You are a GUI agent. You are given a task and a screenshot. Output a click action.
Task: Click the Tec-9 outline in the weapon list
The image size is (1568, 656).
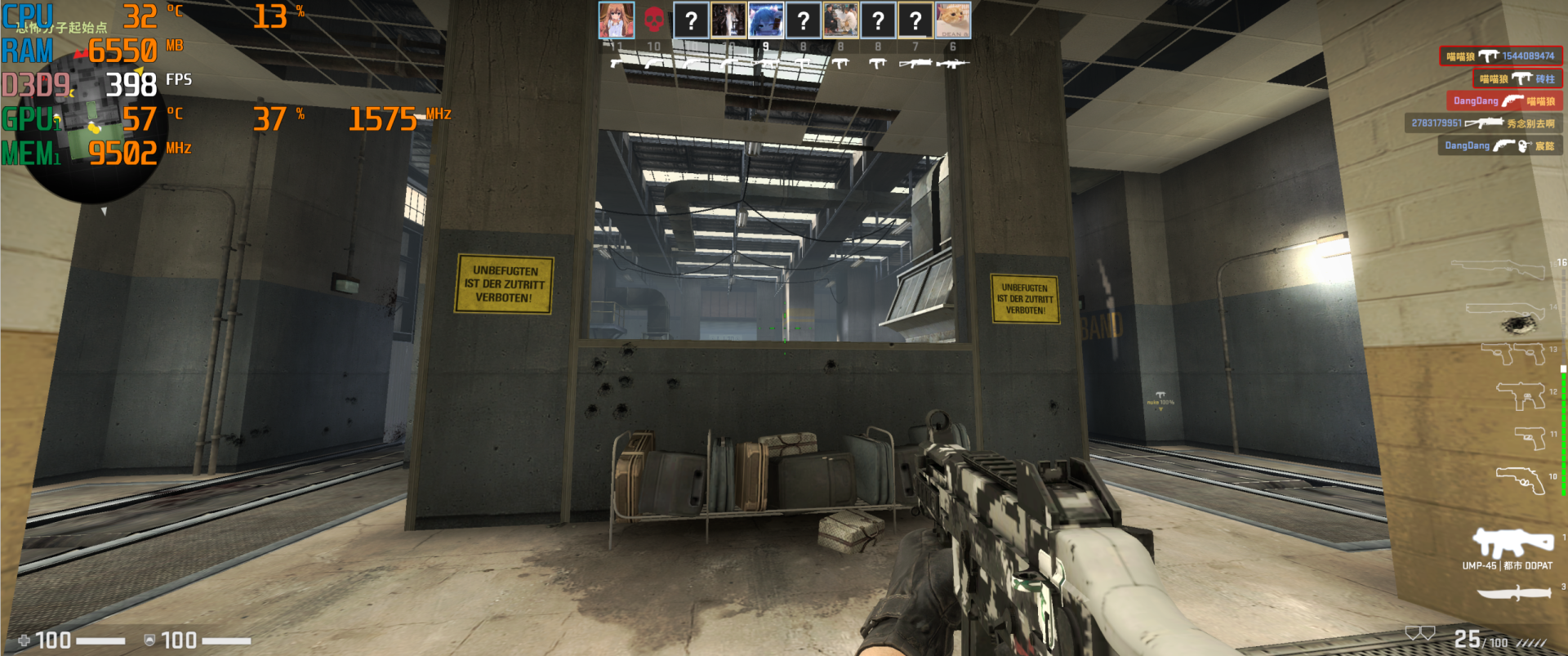tap(1521, 395)
